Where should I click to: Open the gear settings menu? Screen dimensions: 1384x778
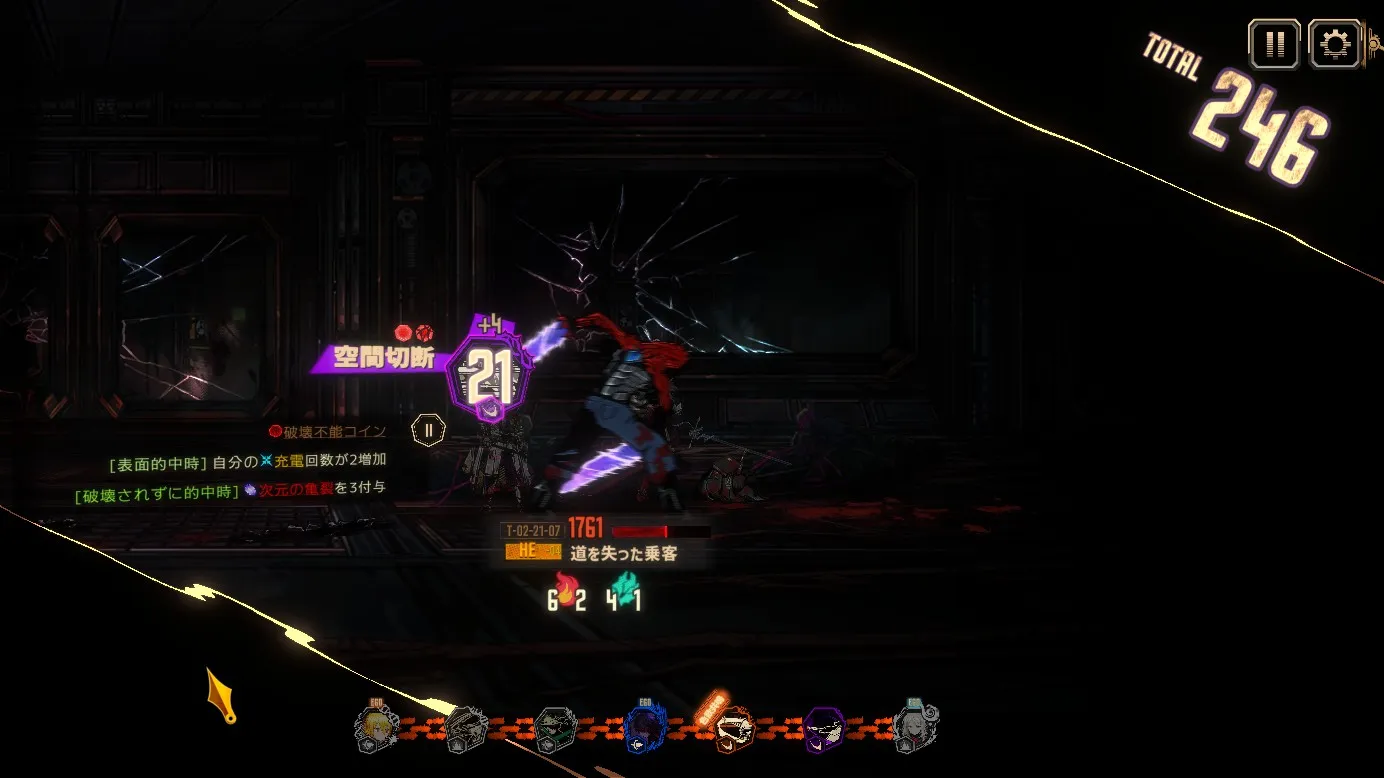(x=1334, y=45)
